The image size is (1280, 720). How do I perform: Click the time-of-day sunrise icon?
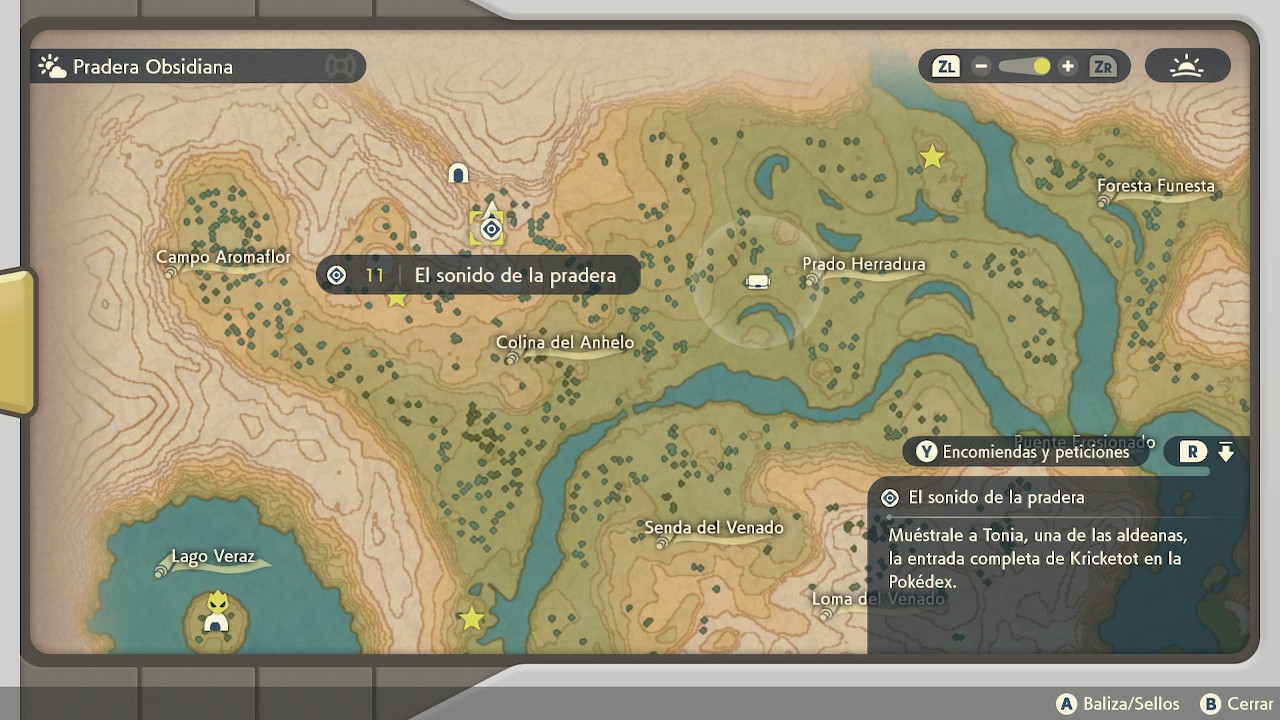(x=1187, y=67)
